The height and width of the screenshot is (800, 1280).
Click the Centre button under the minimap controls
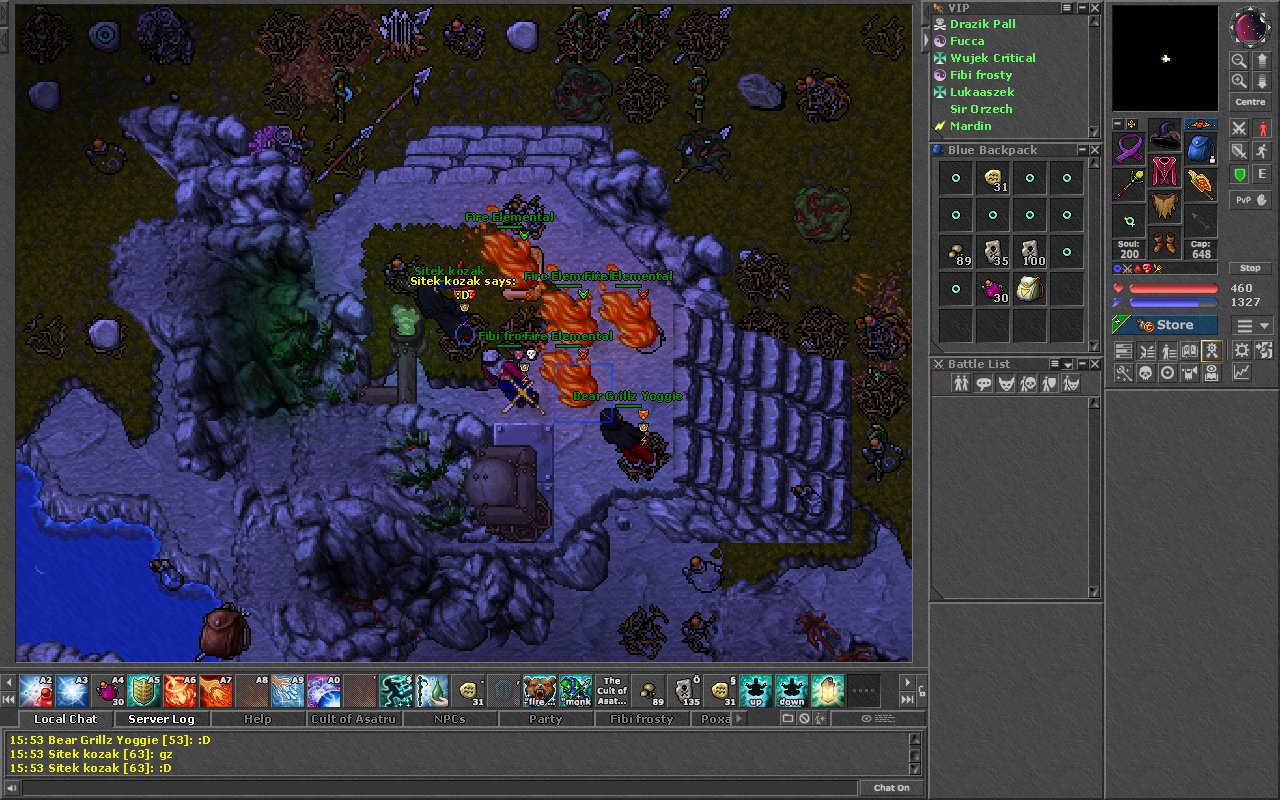[1250, 102]
